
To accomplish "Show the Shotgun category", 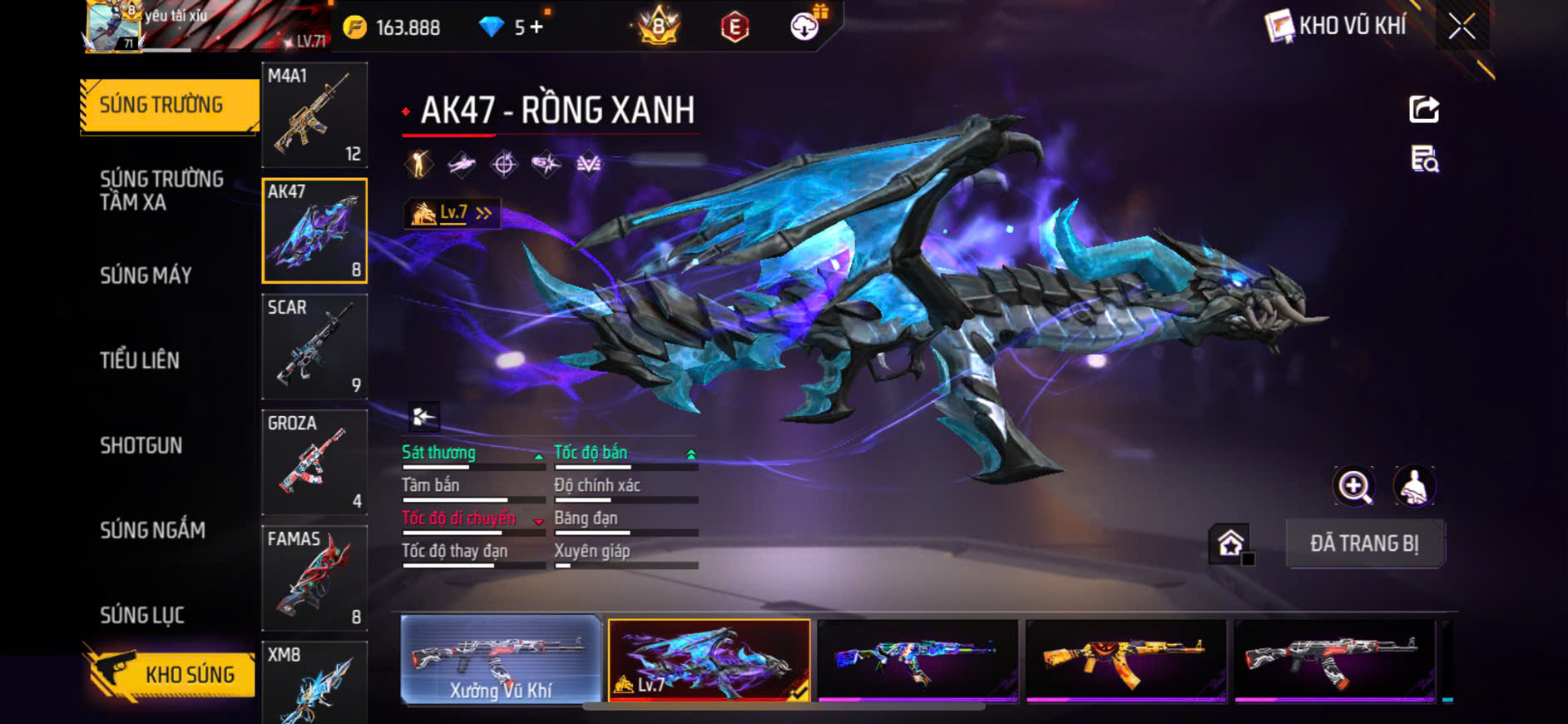I will coord(141,445).
